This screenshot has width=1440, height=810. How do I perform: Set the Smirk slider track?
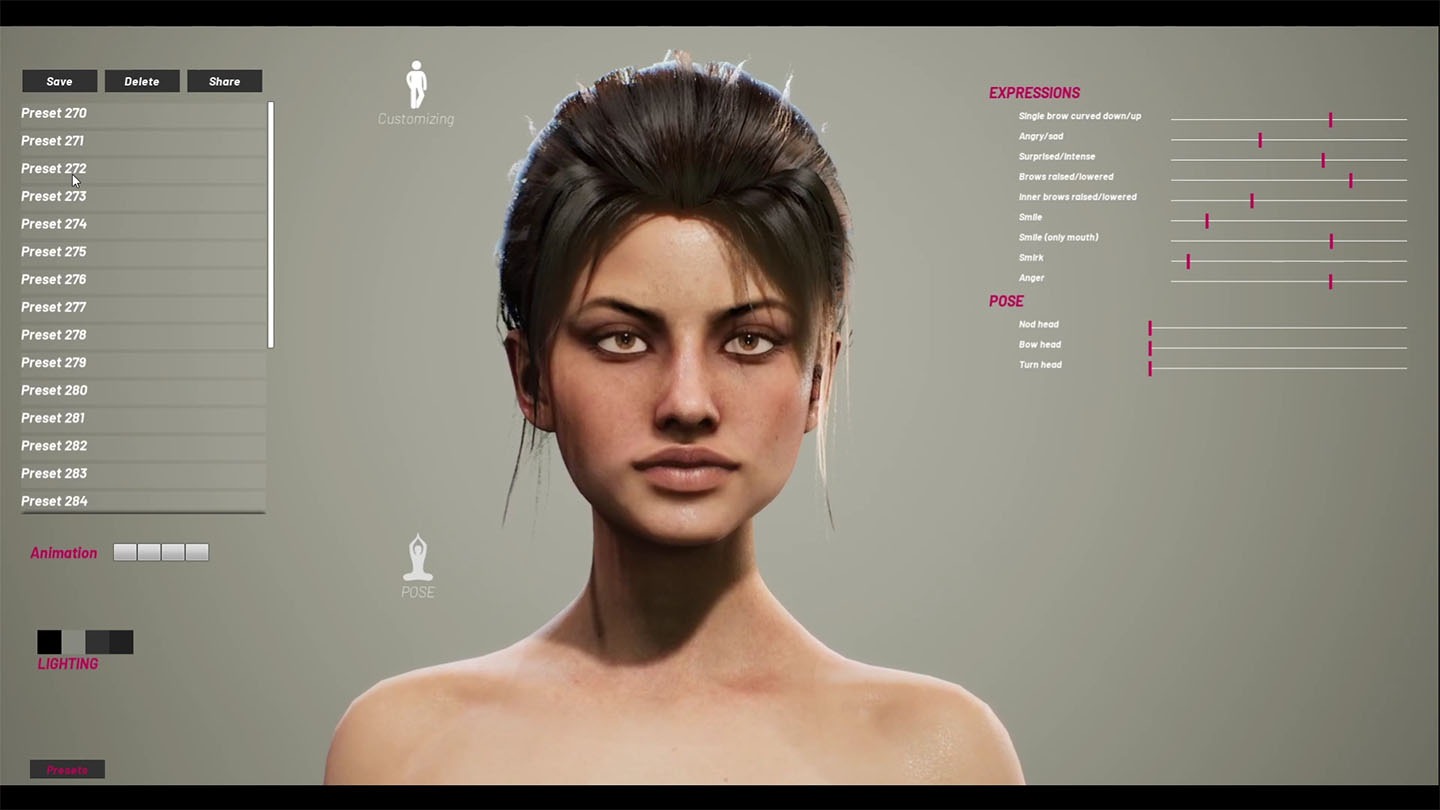1188,261
